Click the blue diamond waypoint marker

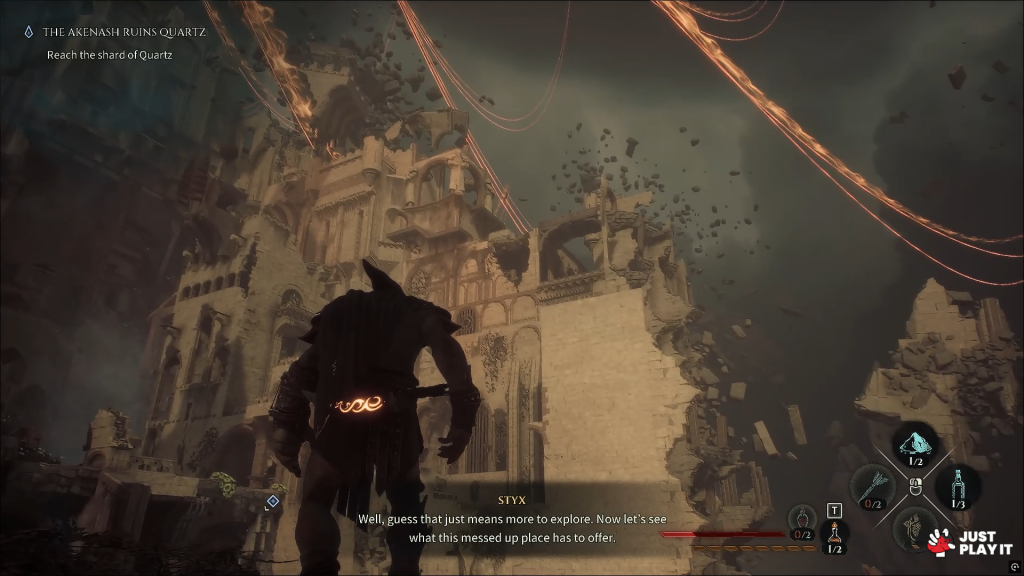point(273,499)
